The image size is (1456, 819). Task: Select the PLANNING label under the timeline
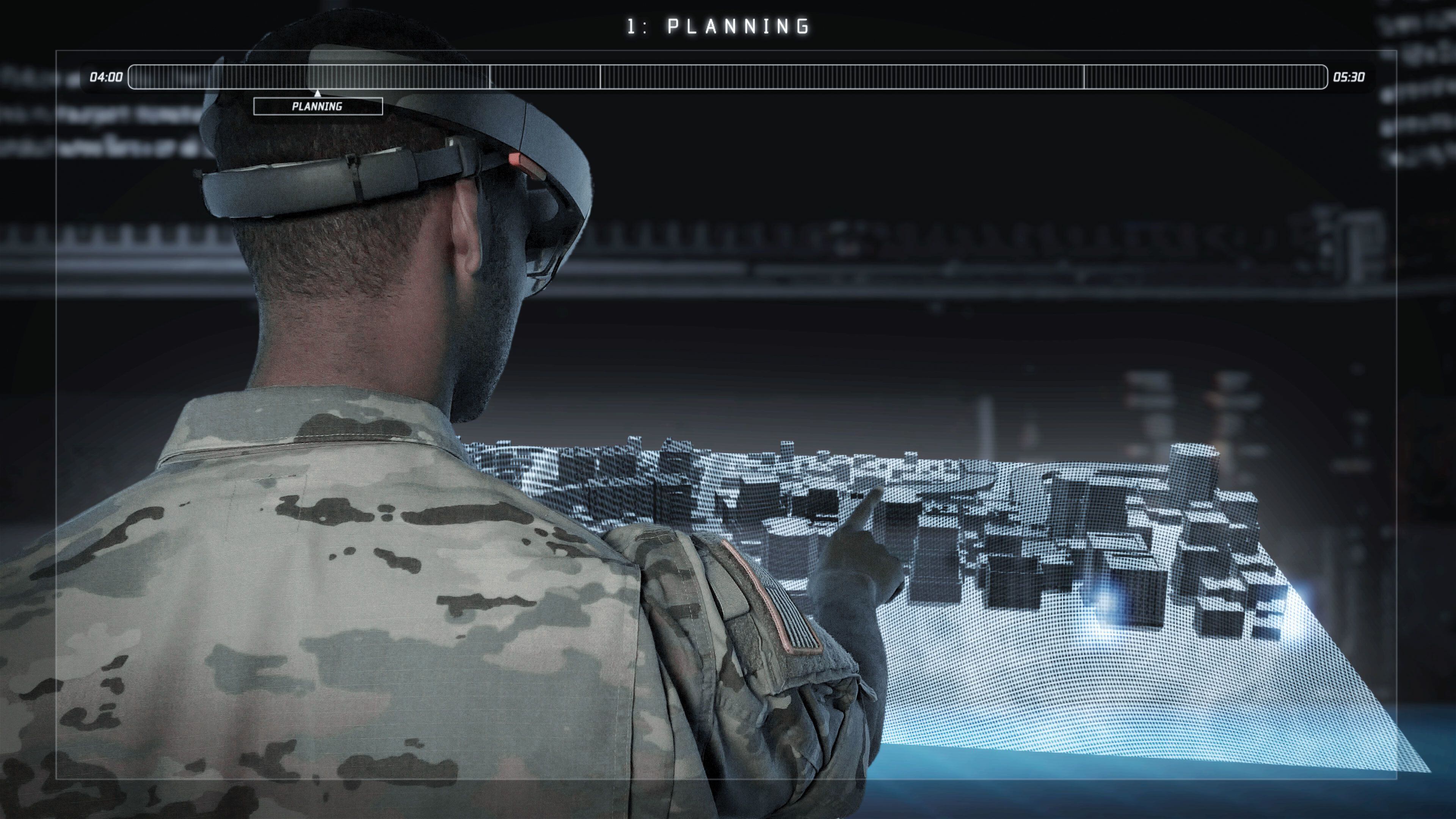click(318, 106)
